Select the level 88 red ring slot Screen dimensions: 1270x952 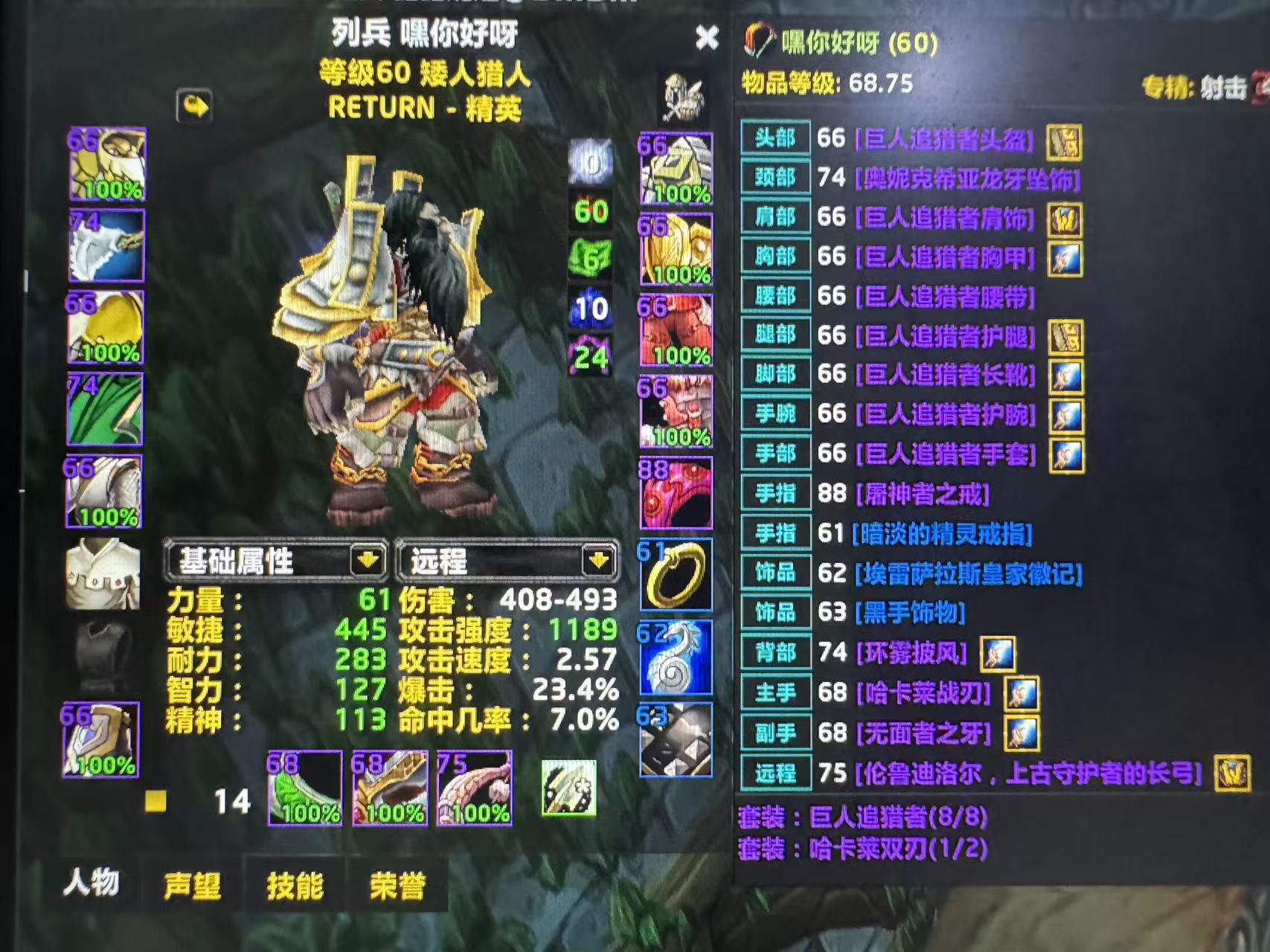[676, 493]
